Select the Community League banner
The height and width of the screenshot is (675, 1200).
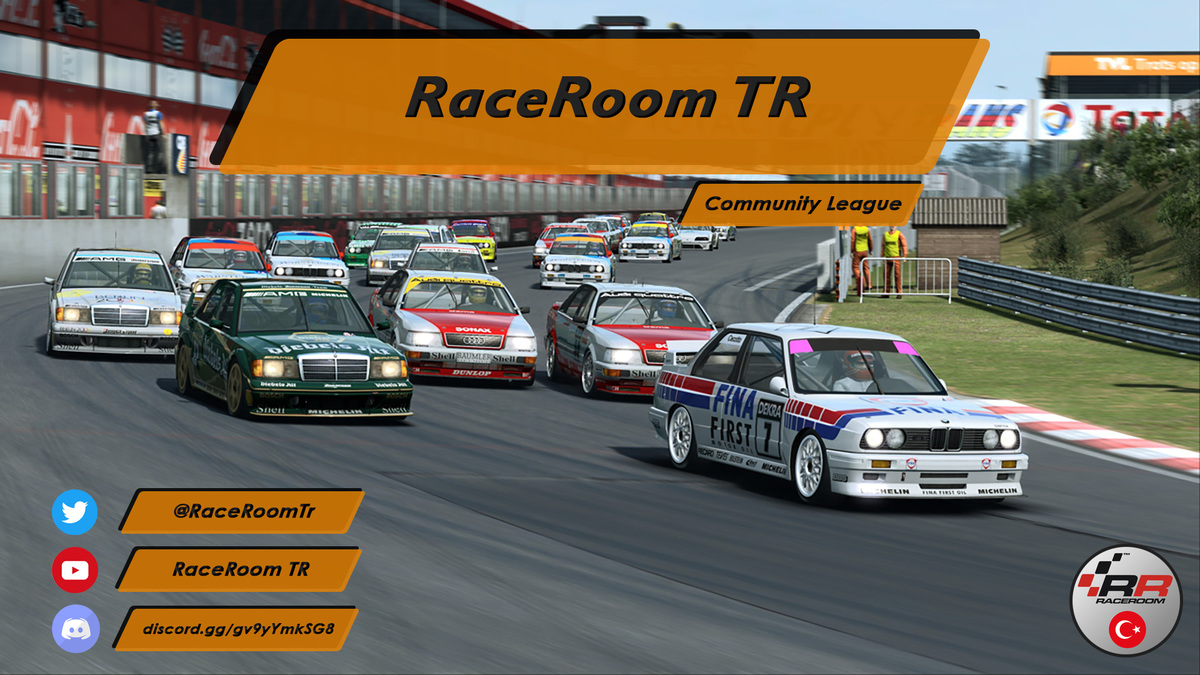[x=802, y=204]
